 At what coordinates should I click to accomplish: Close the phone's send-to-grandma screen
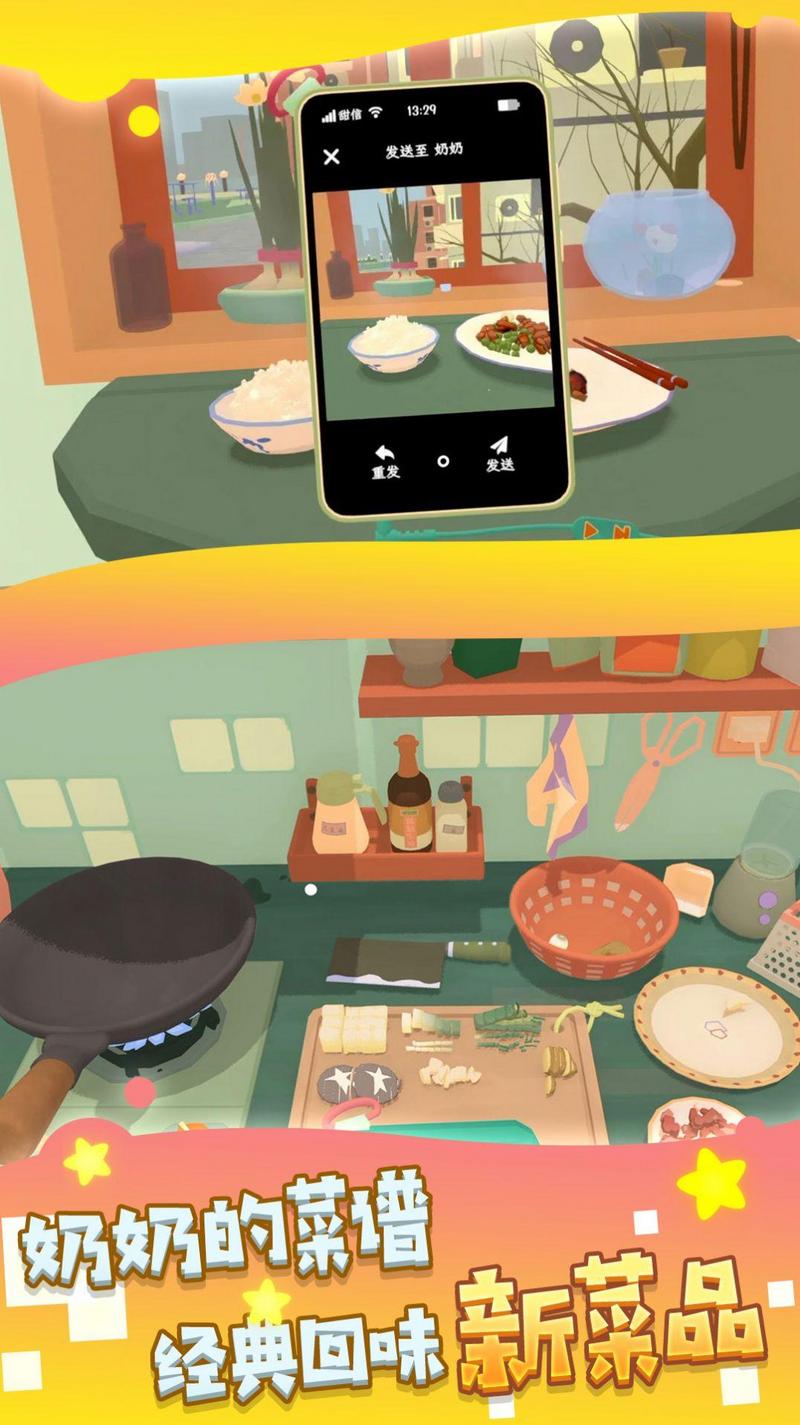[332, 156]
